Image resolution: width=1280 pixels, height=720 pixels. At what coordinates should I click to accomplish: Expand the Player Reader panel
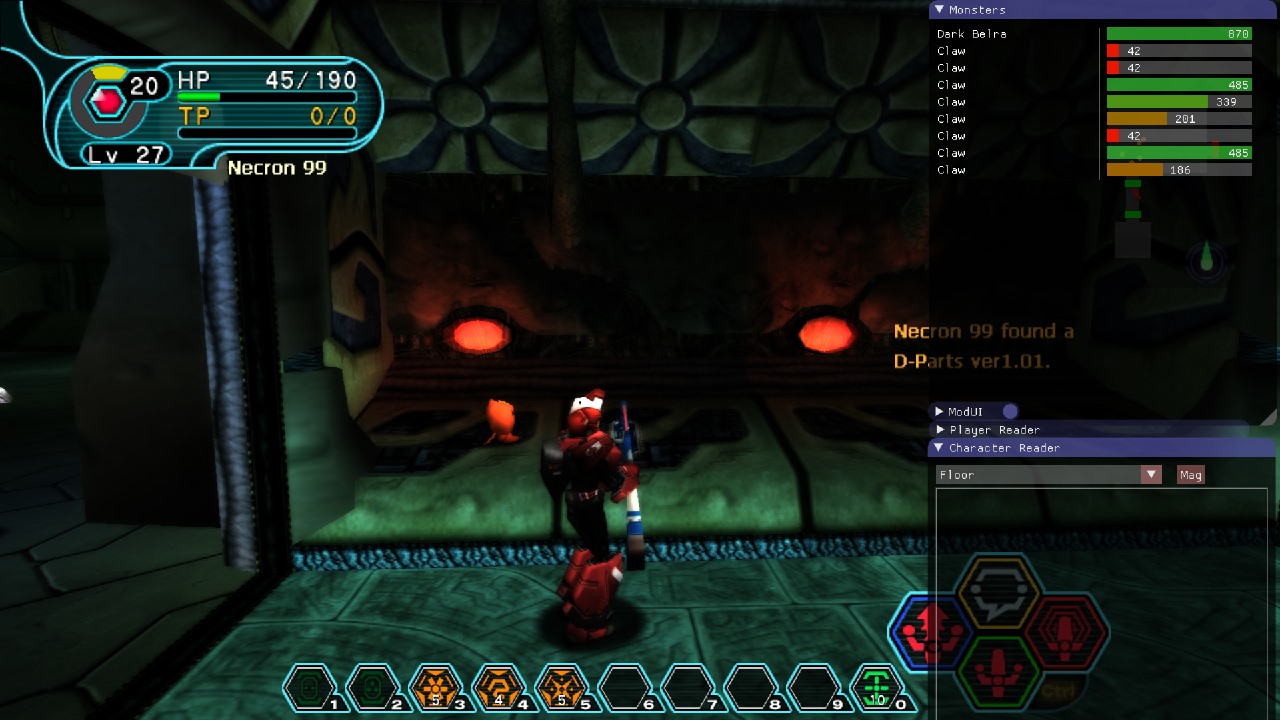coord(939,430)
